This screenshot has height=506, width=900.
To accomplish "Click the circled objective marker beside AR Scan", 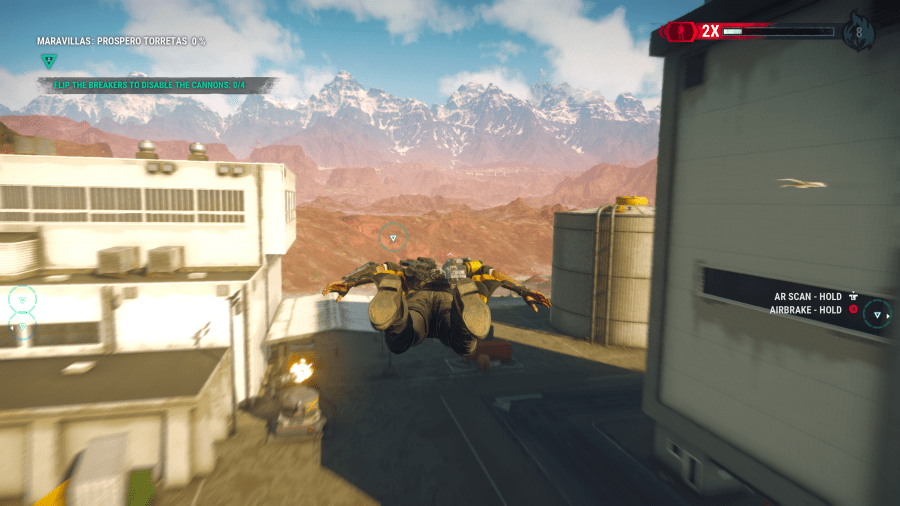I will tap(878, 315).
